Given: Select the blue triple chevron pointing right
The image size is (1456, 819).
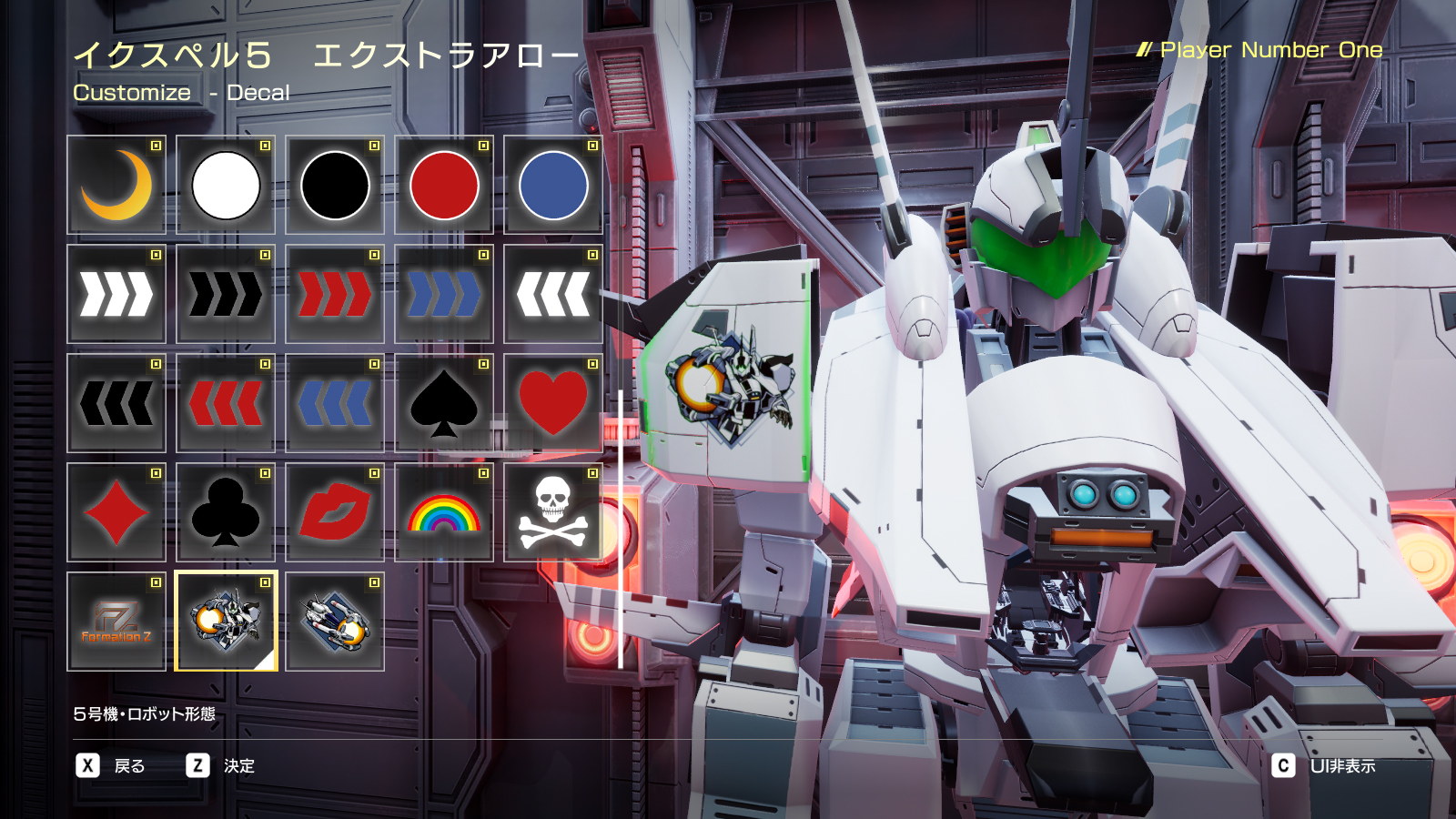Looking at the screenshot, I should point(443,294).
